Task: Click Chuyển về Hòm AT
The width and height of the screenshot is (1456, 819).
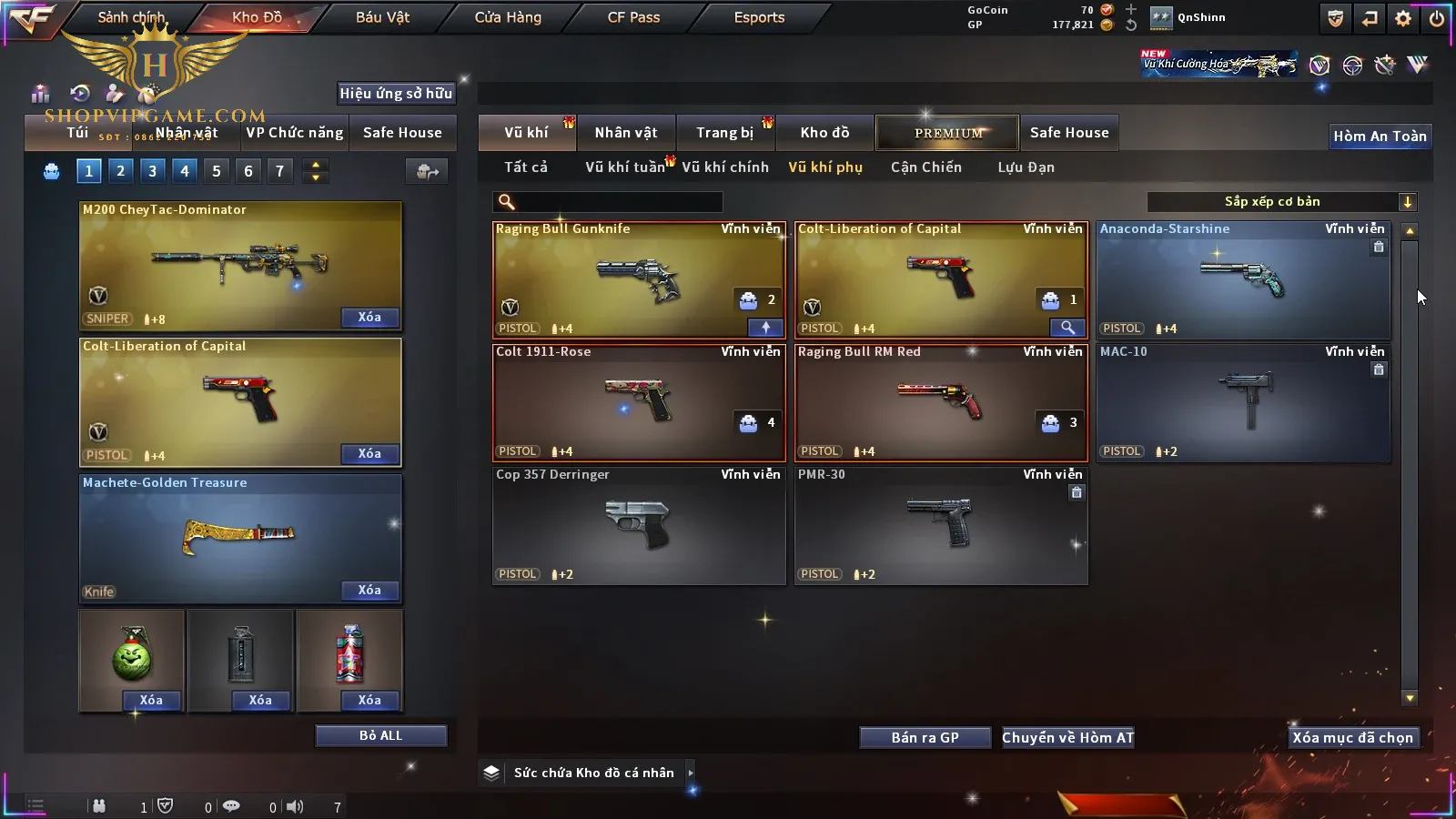Action: tap(1067, 738)
